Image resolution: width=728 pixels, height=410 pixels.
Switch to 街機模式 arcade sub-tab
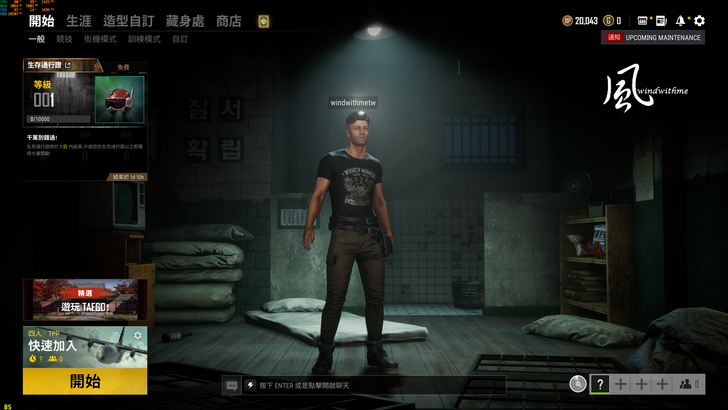point(100,40)
